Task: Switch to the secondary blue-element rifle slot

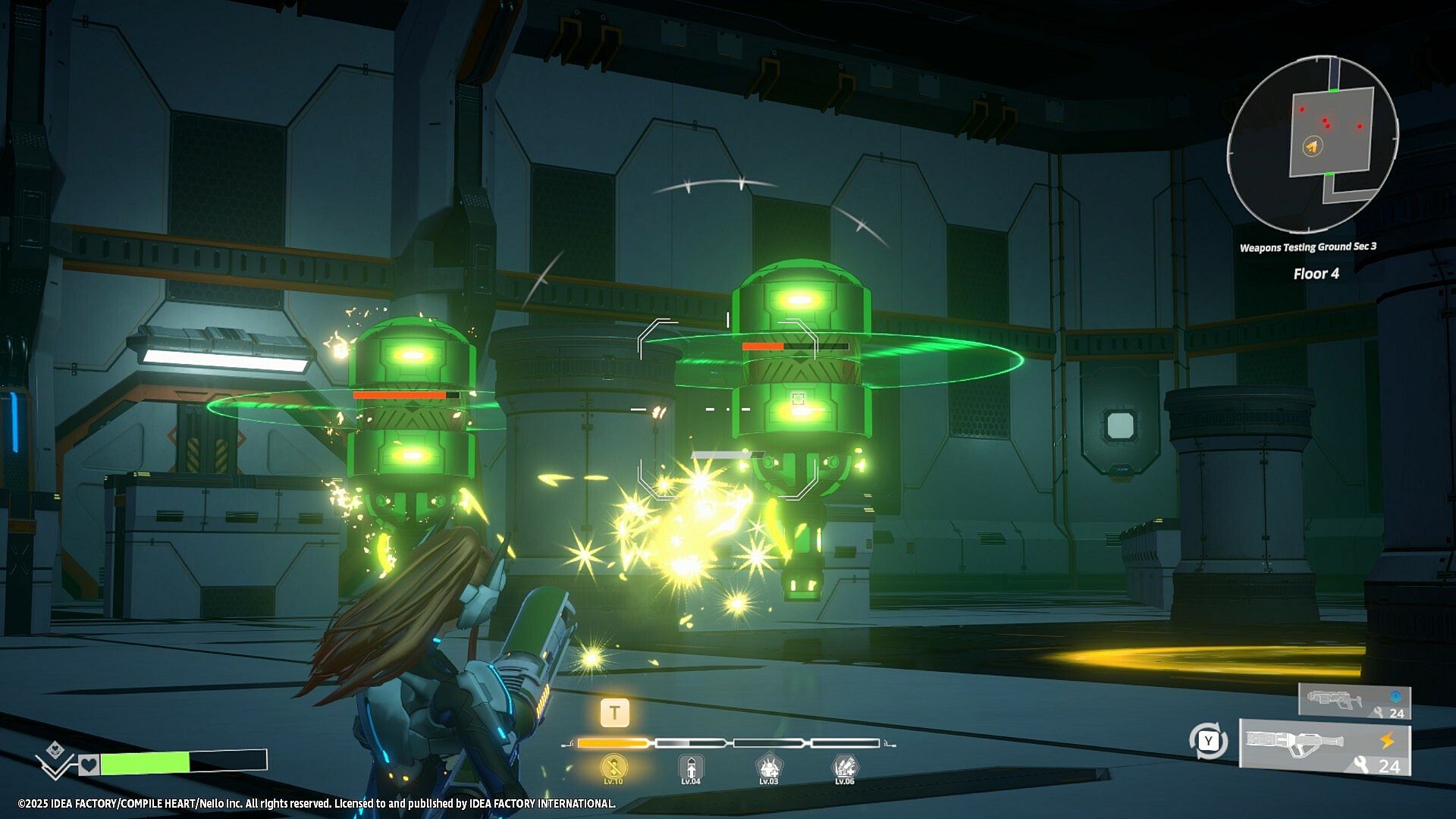Action: (x=1354, y=700)
